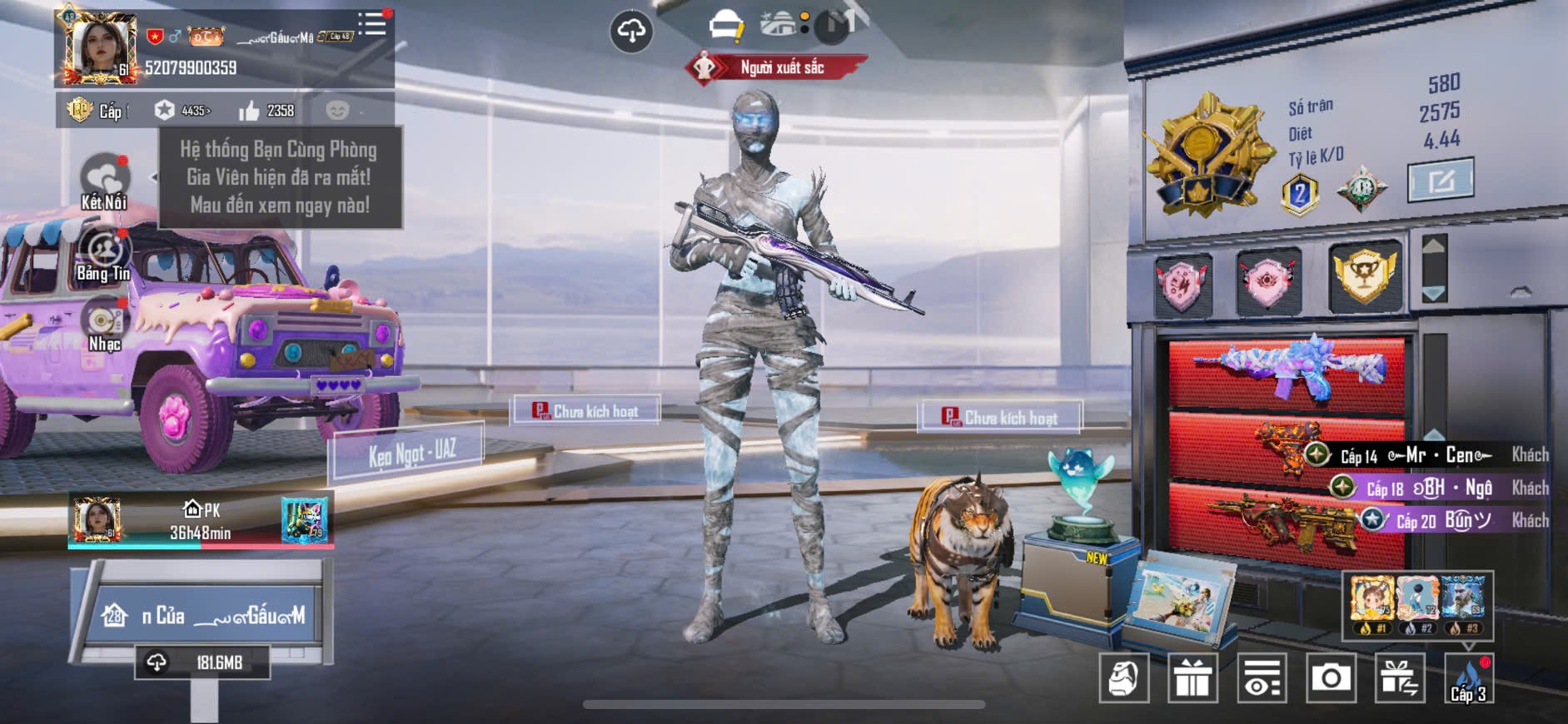Screen dimensions: 1568x724
Task: Open the Người xuất sắc title banner
Action: point(778,67)
